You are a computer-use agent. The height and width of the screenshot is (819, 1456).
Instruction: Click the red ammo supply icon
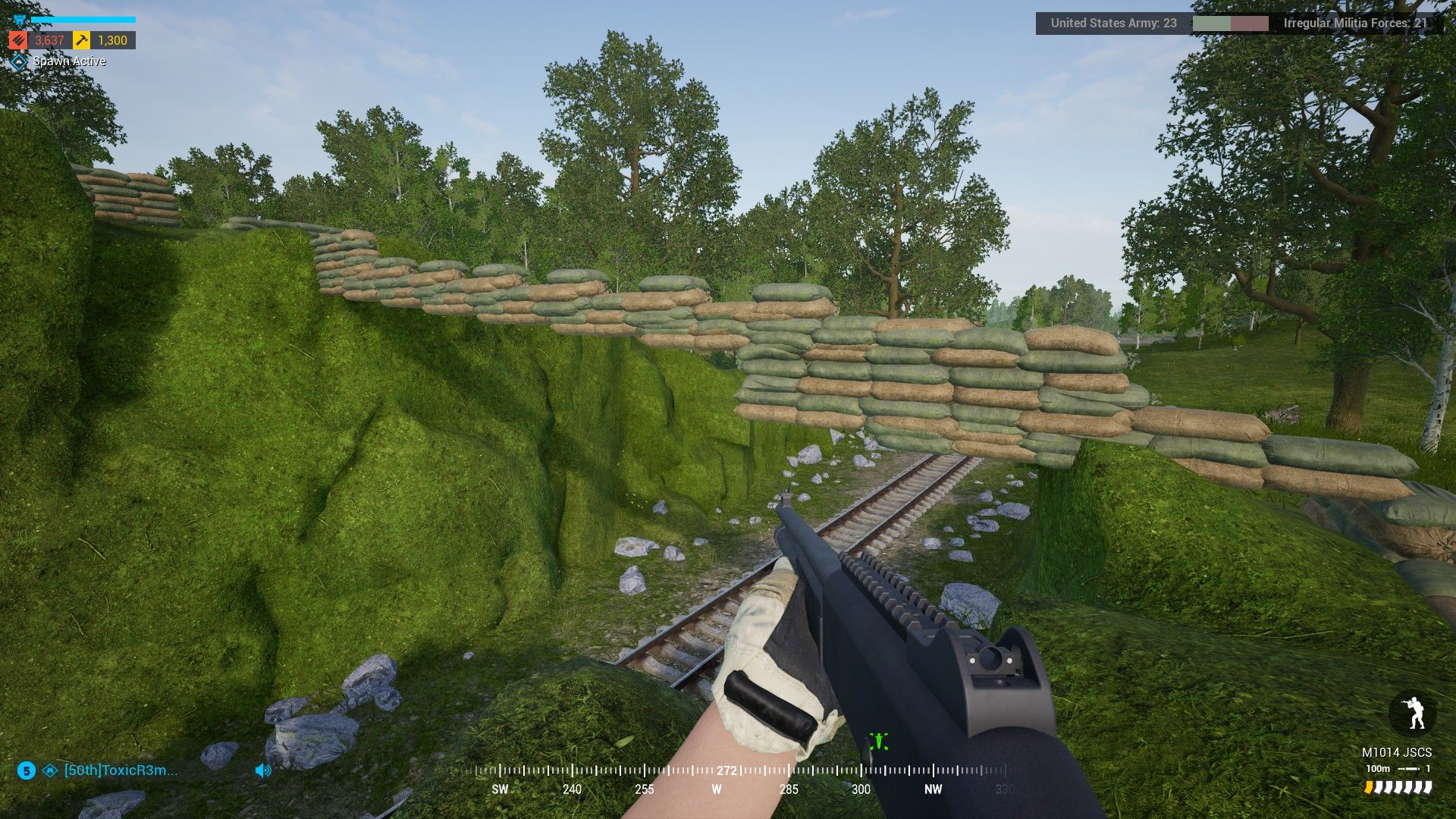tap(18, 41)
